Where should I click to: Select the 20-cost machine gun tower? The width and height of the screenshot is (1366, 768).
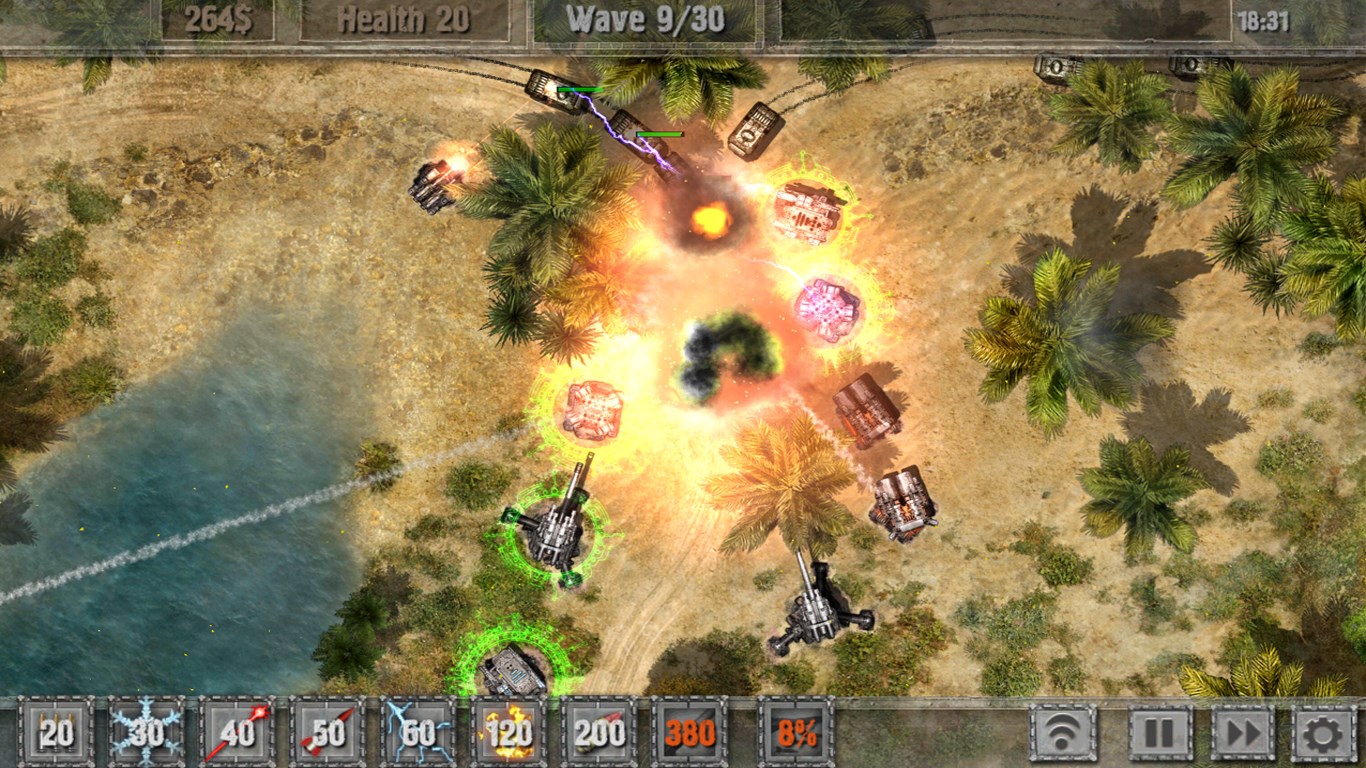point(56,733)
